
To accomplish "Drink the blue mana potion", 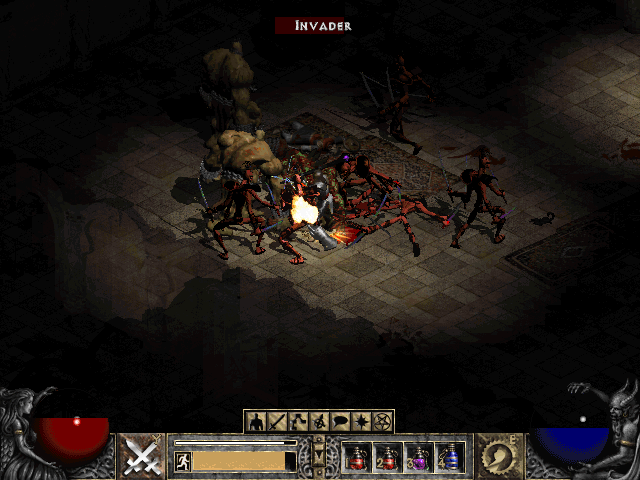I will pos(450,457).
